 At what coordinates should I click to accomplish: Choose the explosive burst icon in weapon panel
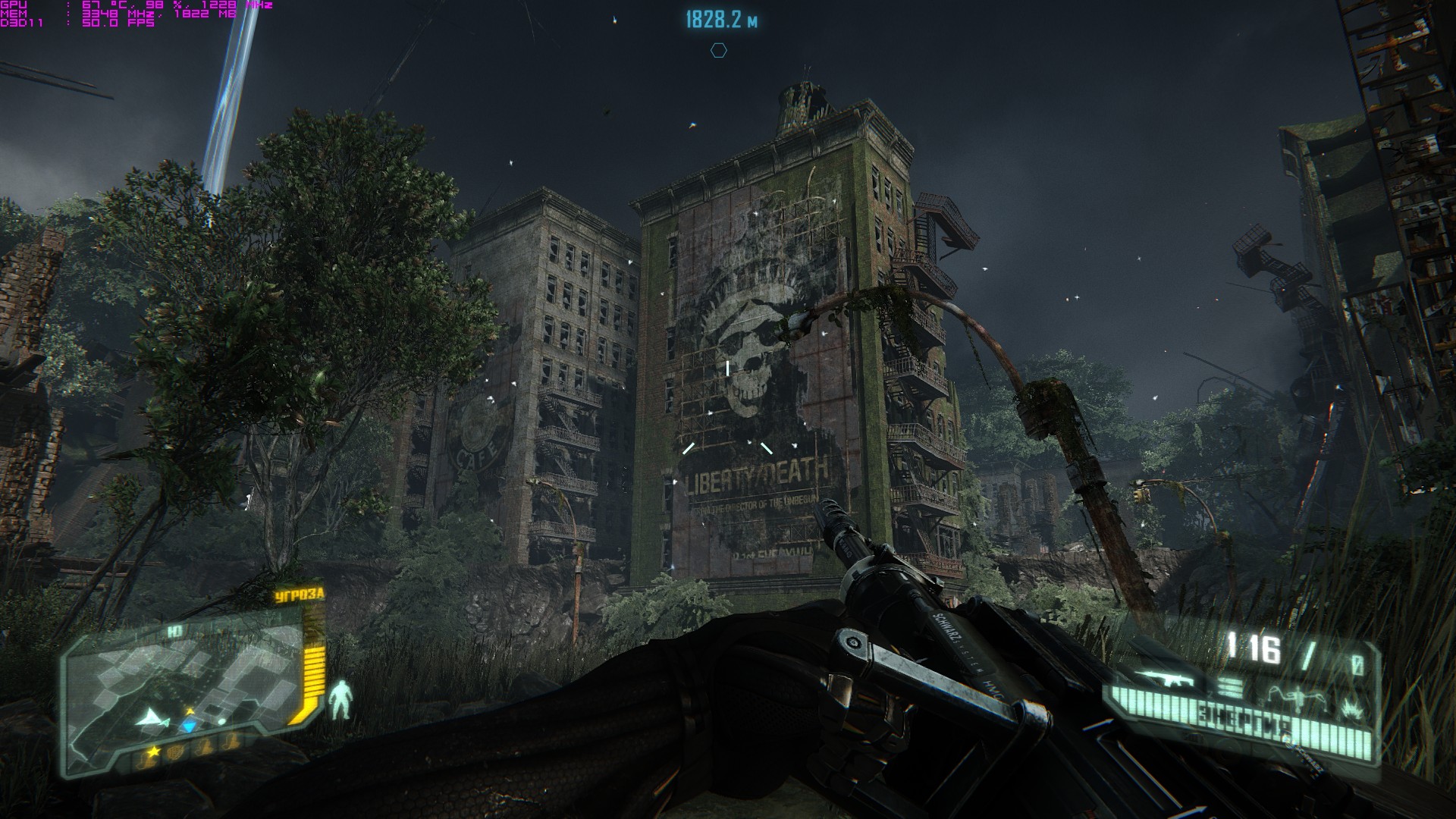click(x=1351, y=710)
